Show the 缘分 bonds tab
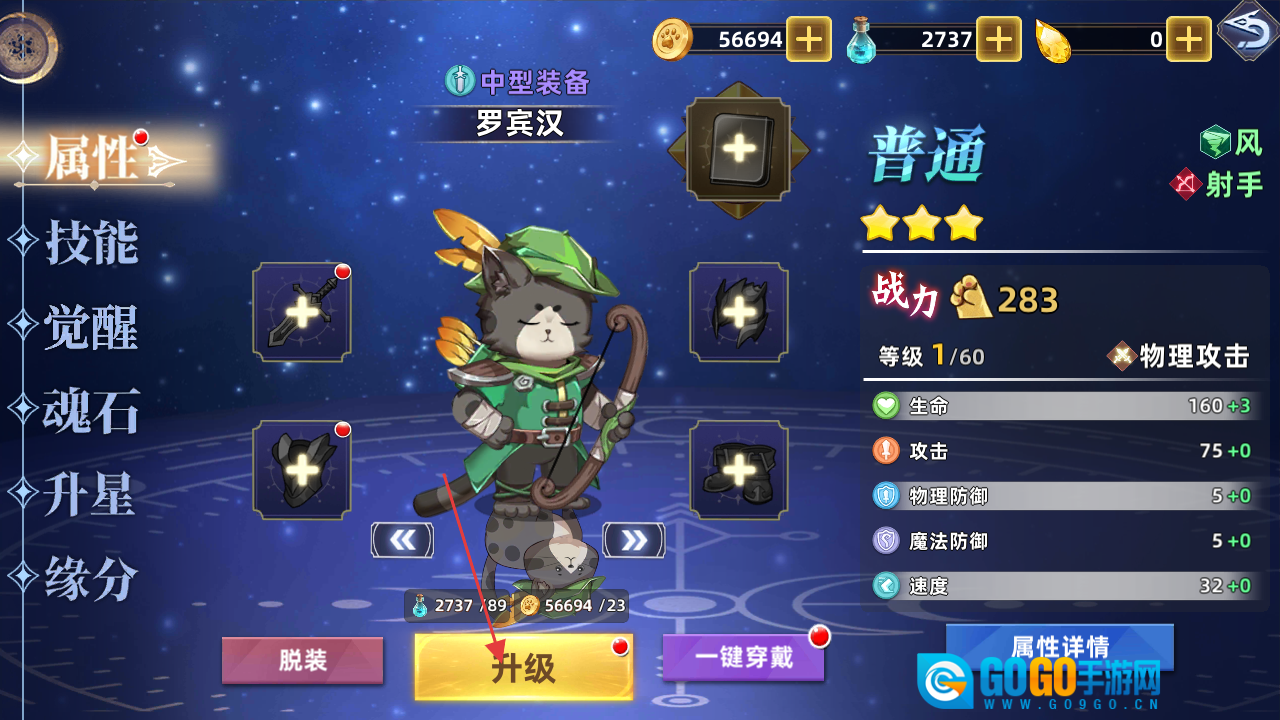This screenshot has width=1280, height=720. [90, 578]
